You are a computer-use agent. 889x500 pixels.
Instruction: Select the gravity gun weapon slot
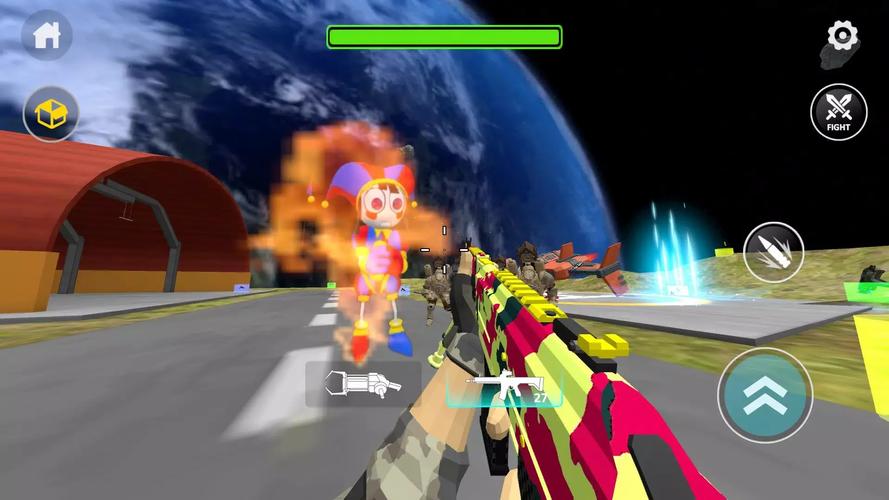[x=364, y=384]
